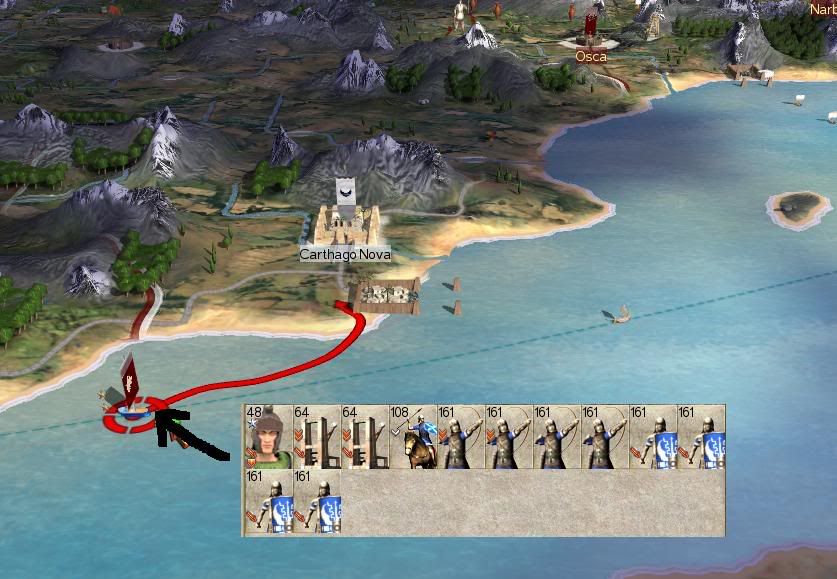Pick the cavalry unit card with 108 men

(x=413, y=438)
